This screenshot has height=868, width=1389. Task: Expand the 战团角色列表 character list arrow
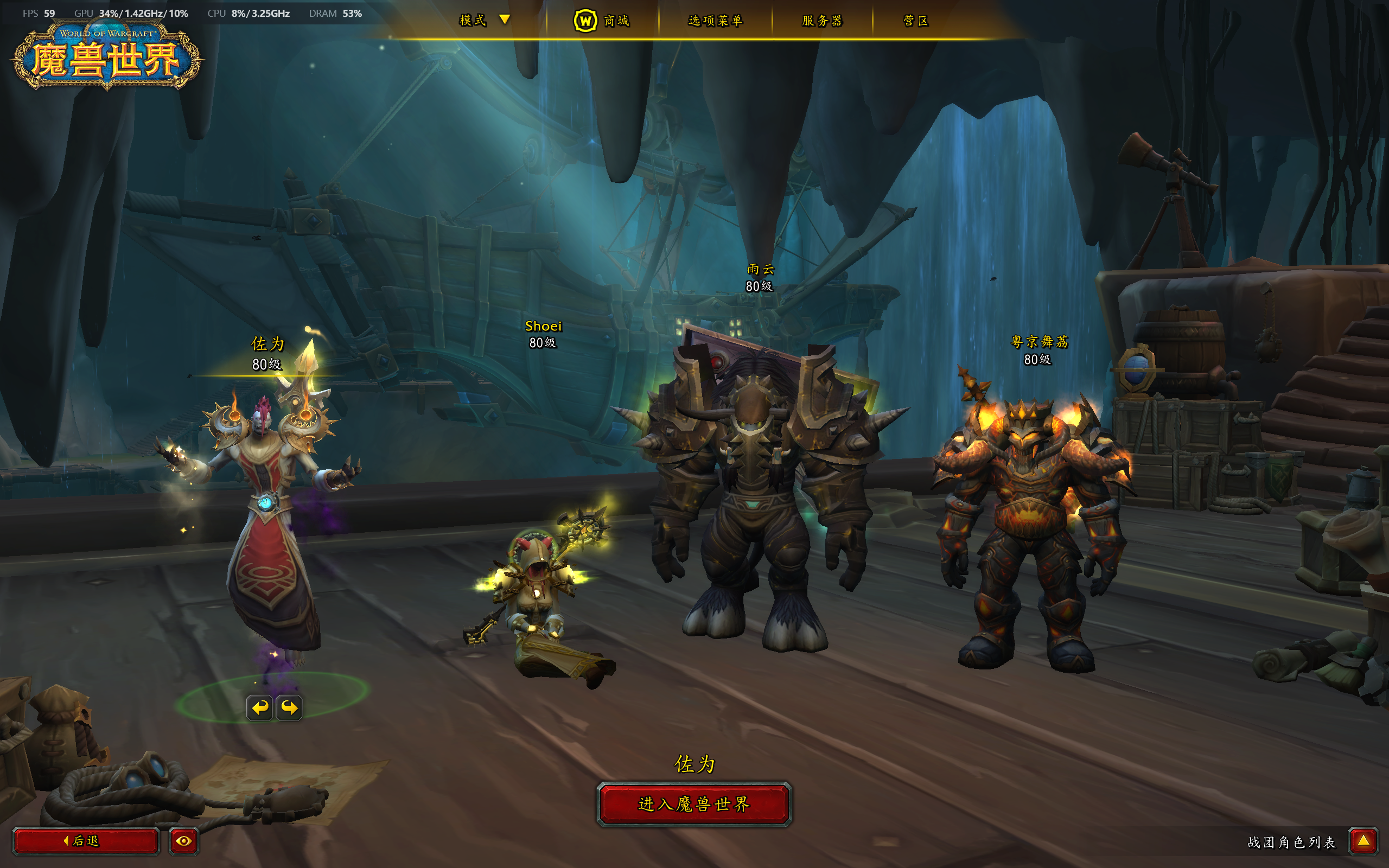tap(1363, 841)
